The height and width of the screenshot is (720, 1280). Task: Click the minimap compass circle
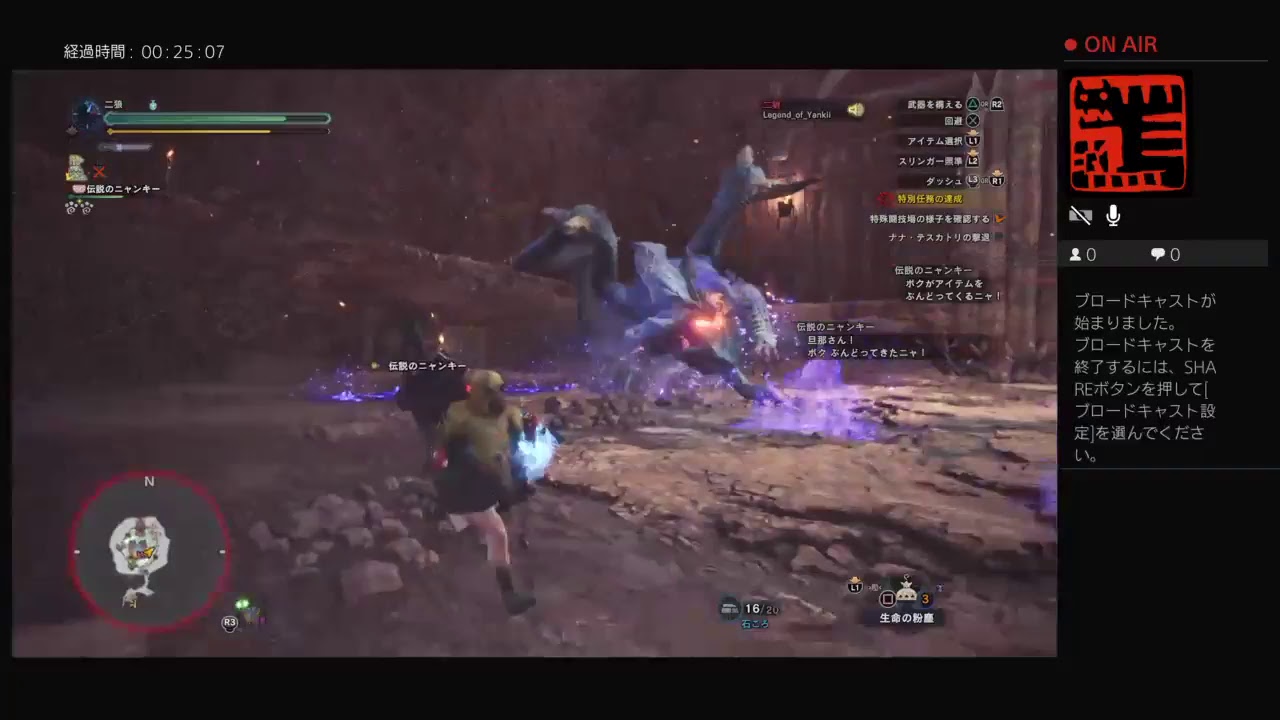[150, 551]
